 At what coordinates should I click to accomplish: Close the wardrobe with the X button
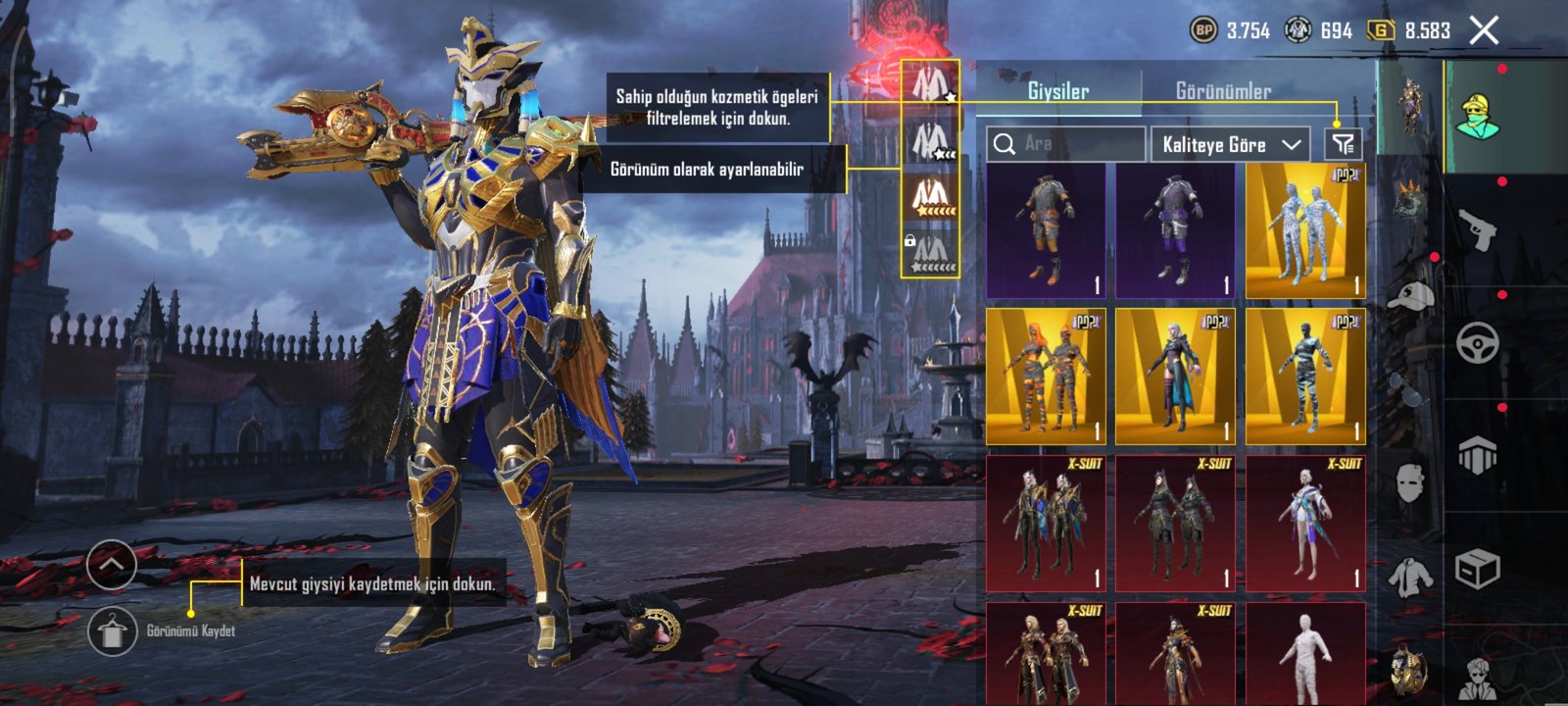pos(1484,30)
